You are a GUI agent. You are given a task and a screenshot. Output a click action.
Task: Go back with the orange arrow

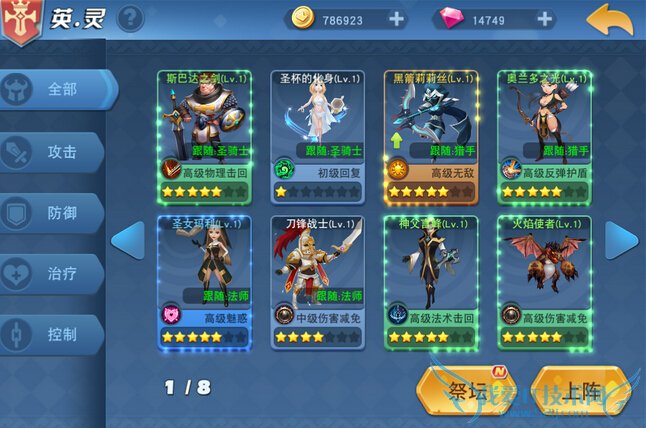[x=610, y=19]
